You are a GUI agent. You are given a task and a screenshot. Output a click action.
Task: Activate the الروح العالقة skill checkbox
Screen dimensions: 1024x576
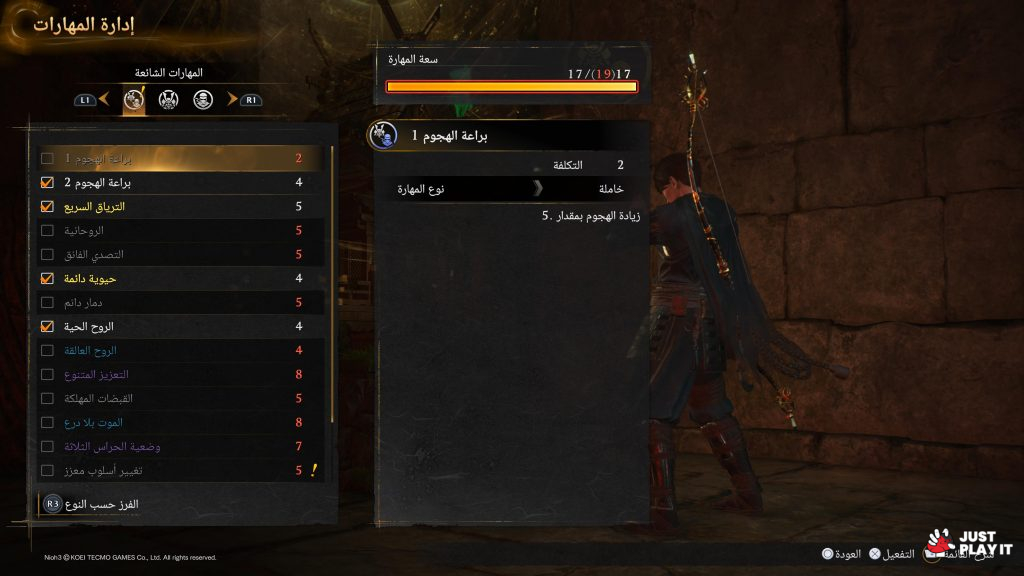coord(47,350)
